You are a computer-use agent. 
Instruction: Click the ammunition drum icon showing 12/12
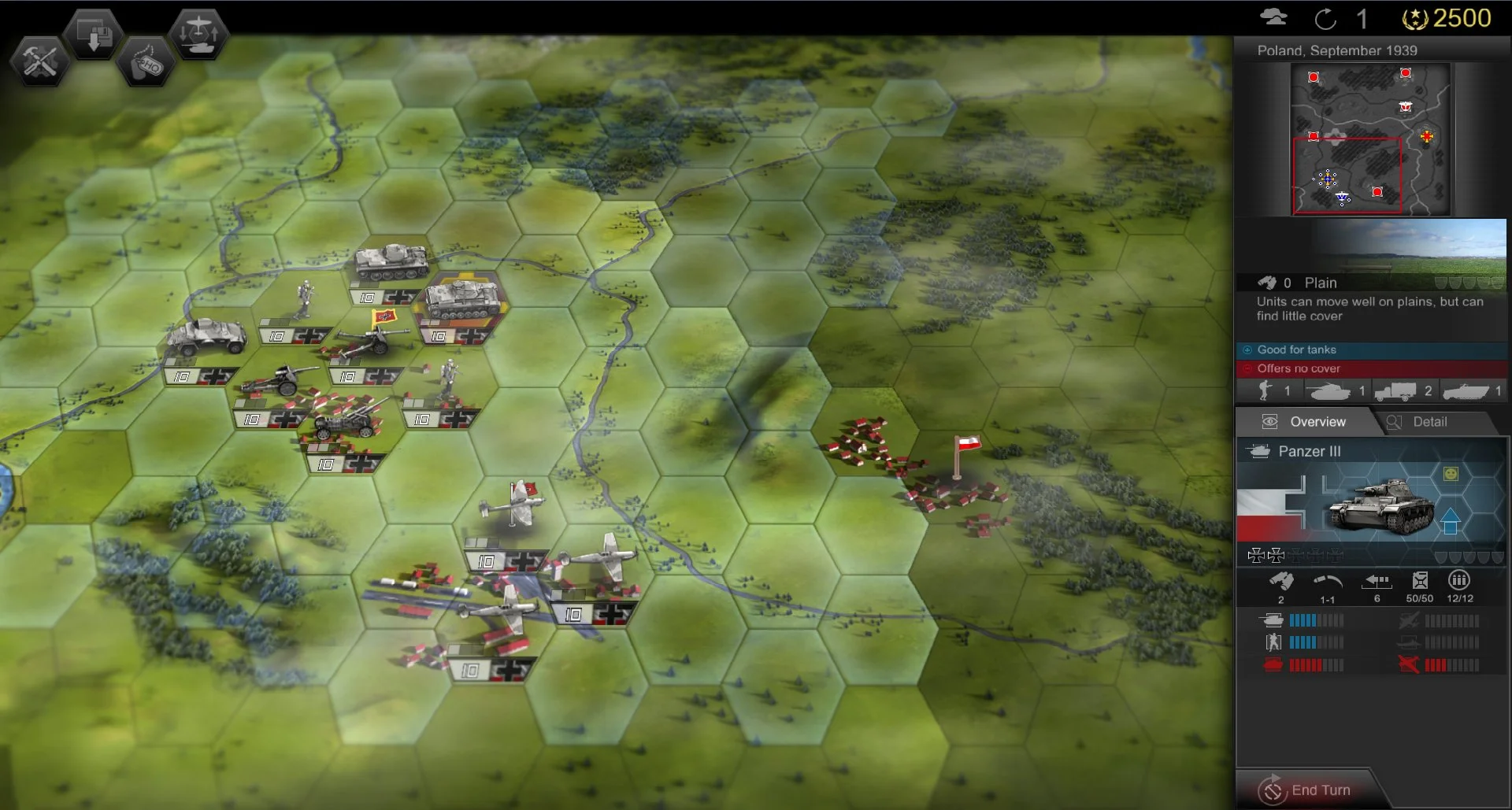[x=1459, y=581]
